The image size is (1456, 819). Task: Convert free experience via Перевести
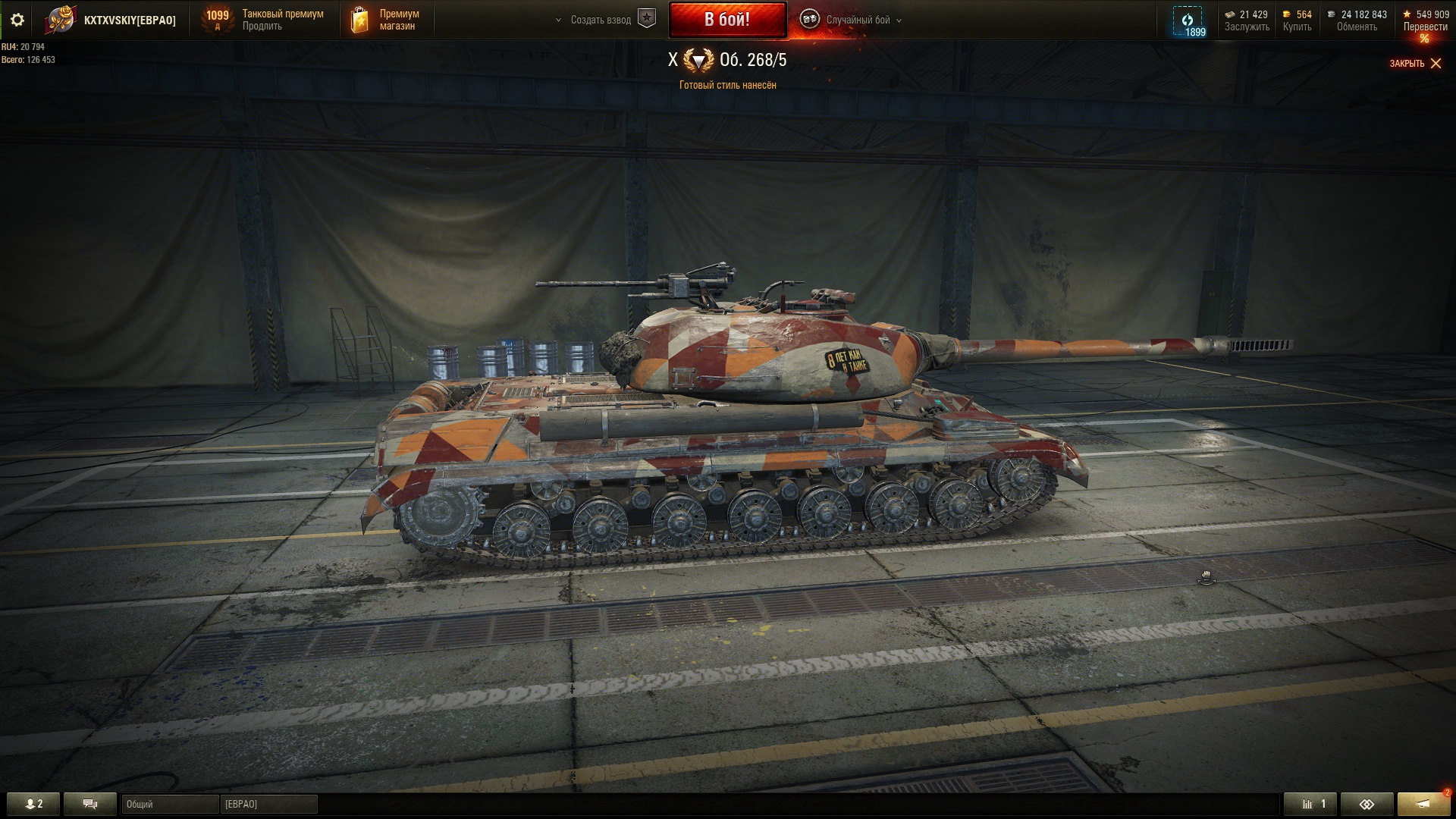pyautogui.click(x=1425, y=27)
